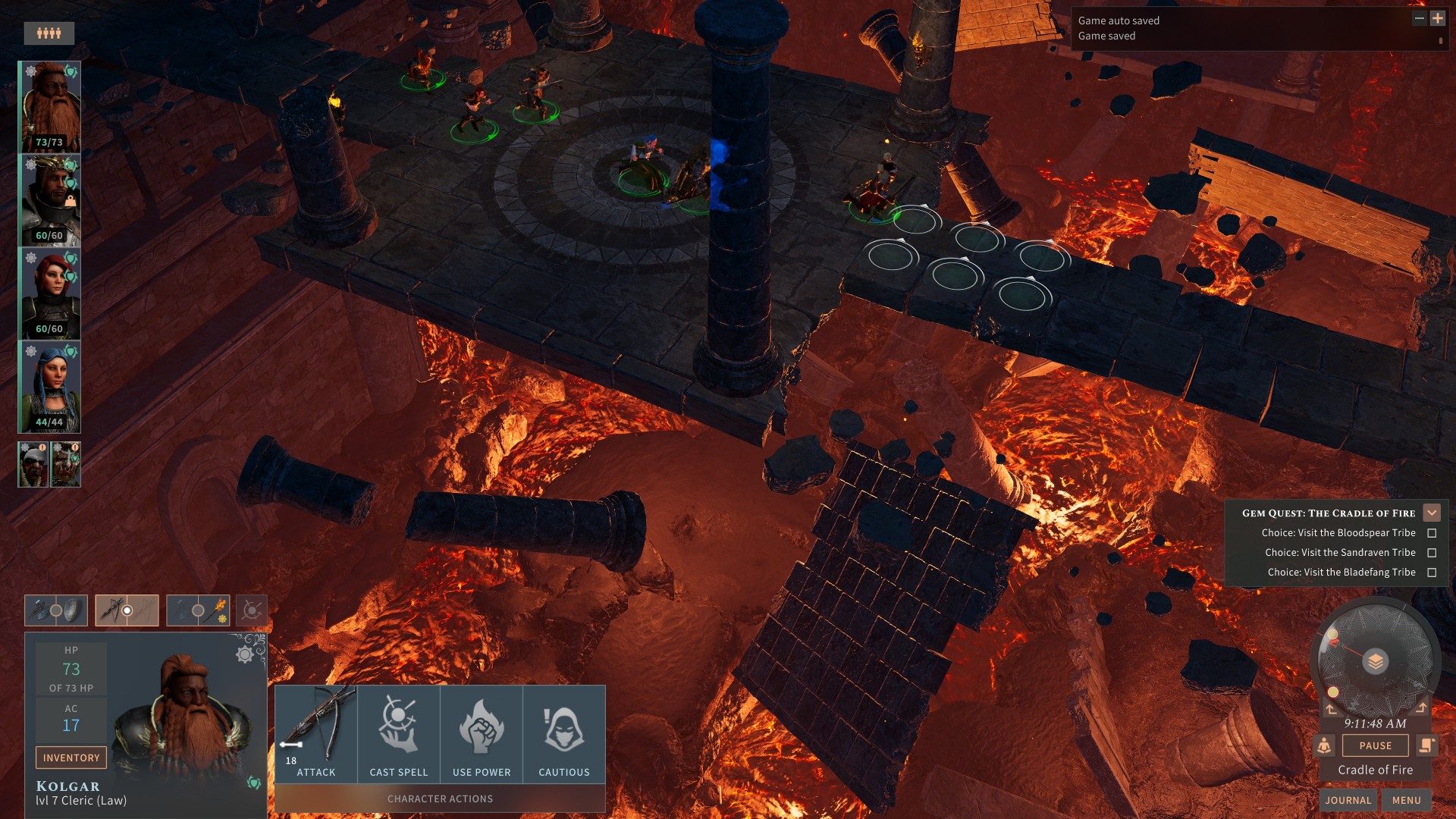The width and height of the screenshot is (1456, 819).
Task: Expand the message log with plus button
Action: 1437,18
